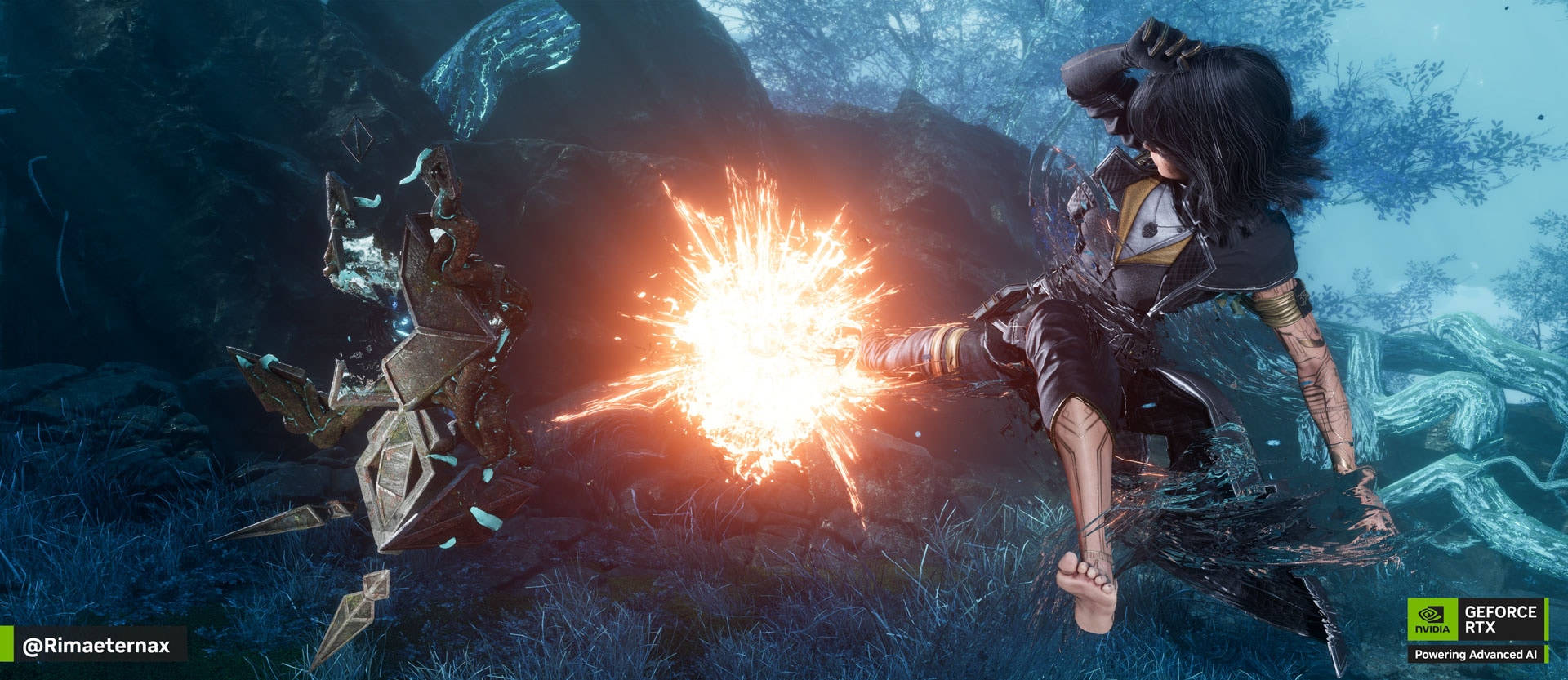Click the @Rimaeternax credit tag
This screenshot has width=1568, height=680.
click(x=96, y=645)
